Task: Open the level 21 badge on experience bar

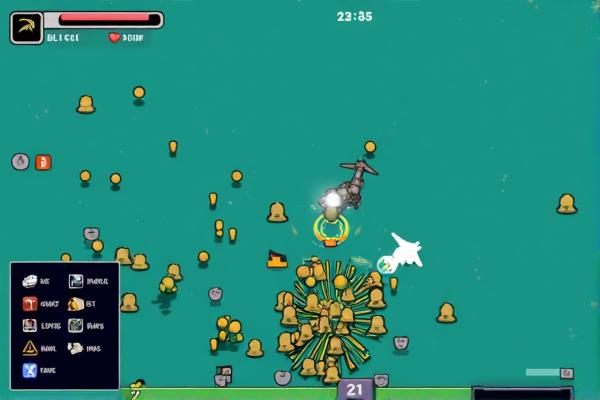Action: pyautogui.click(x=355, y=390)
